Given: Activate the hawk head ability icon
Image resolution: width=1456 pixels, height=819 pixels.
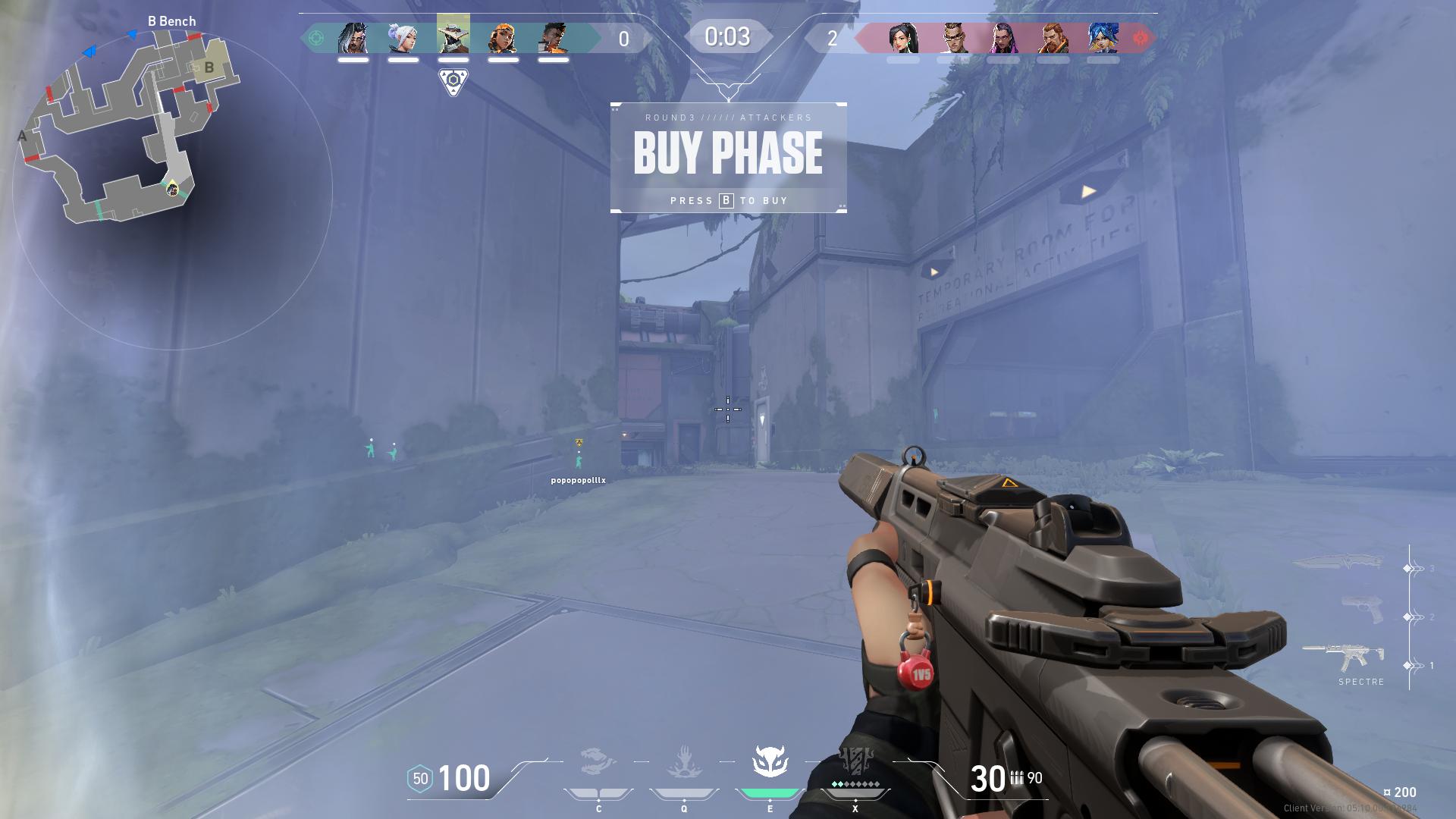Looking at the screenshot, I should [770, 761].
